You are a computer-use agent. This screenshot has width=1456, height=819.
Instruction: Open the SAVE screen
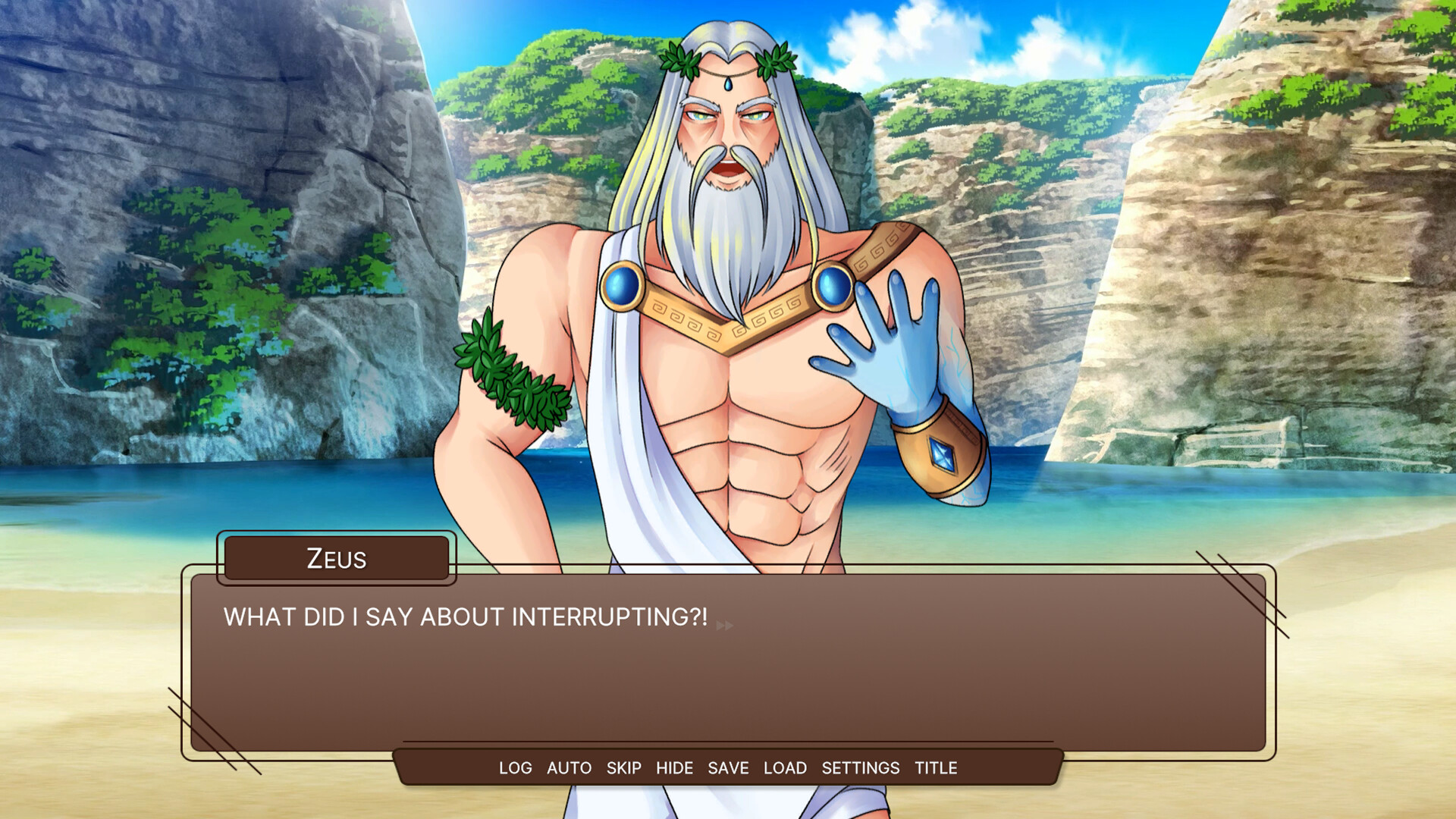(x=727, y=767)
